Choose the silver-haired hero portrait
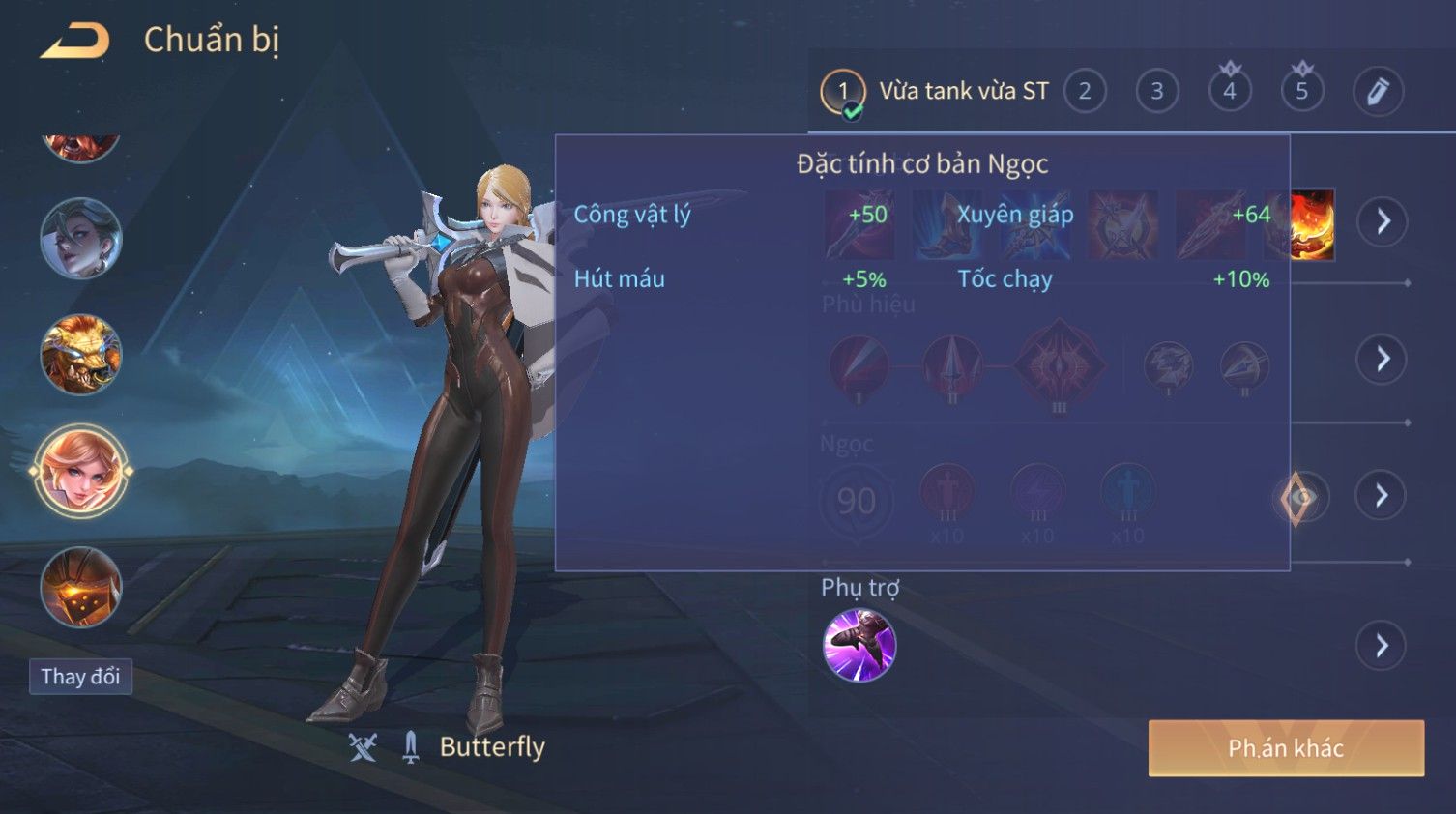This screenshot has height=814, width=1456. click(80, 239)
